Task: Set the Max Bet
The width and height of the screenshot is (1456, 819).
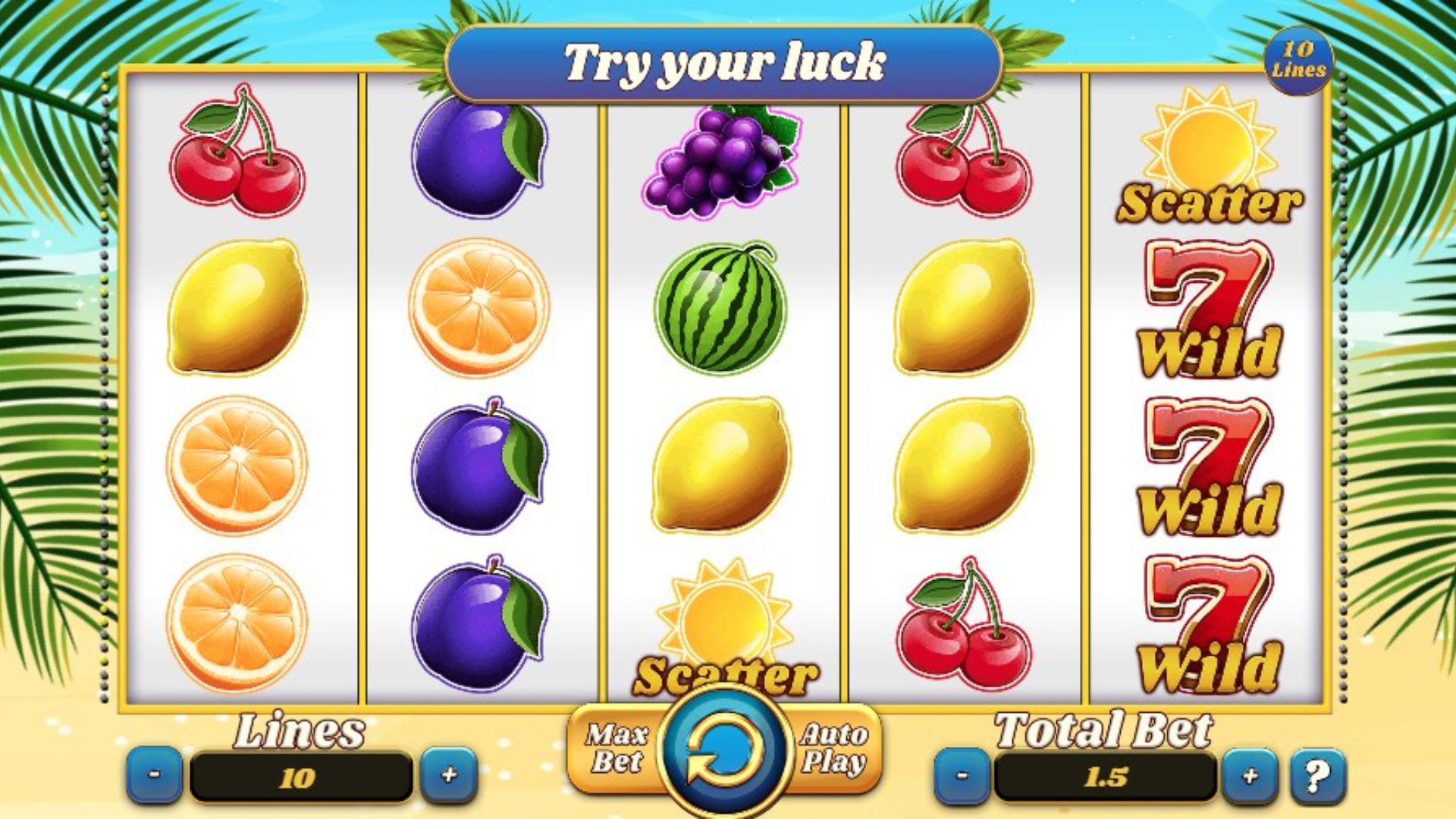Action: tap(616, 748)
